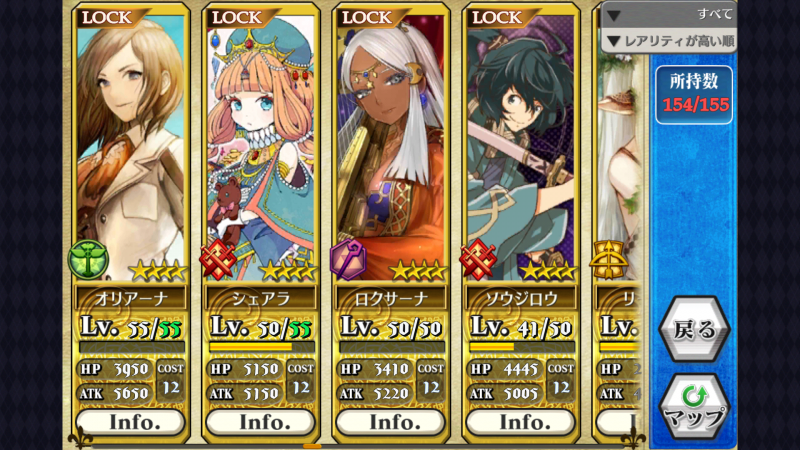
Task: Open the すべて filter dropdown
Action: click(x=669, y=15)
